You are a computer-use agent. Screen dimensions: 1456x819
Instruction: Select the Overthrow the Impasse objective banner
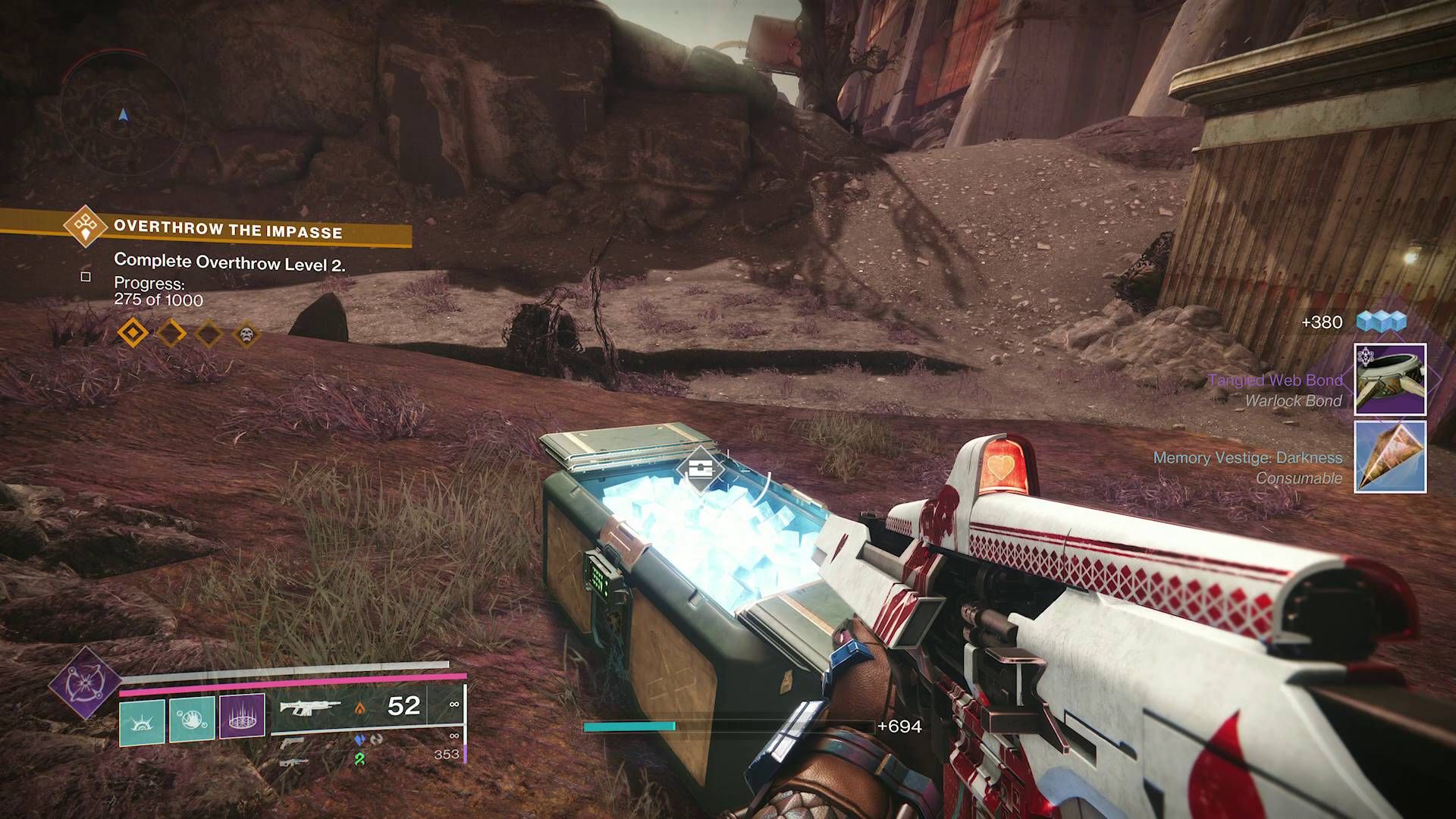click(x=227, y=229)
